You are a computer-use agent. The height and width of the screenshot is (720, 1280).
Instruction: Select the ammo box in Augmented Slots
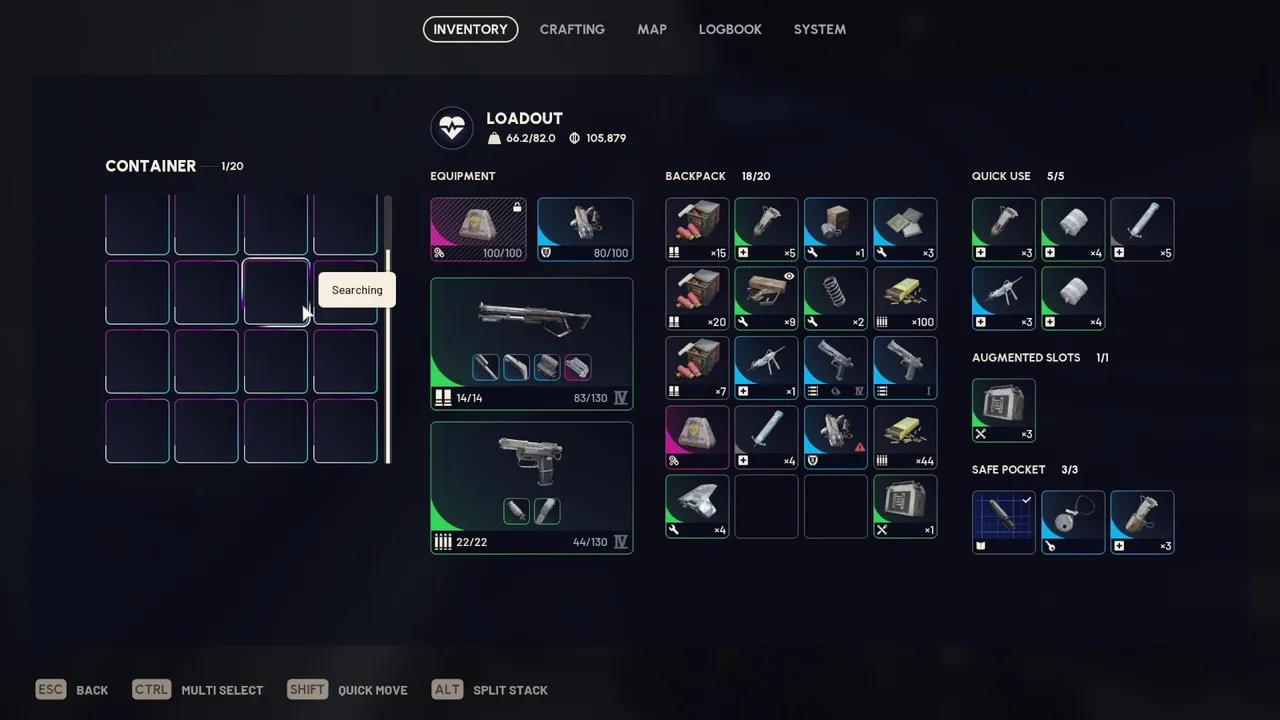click(1003, 410)
